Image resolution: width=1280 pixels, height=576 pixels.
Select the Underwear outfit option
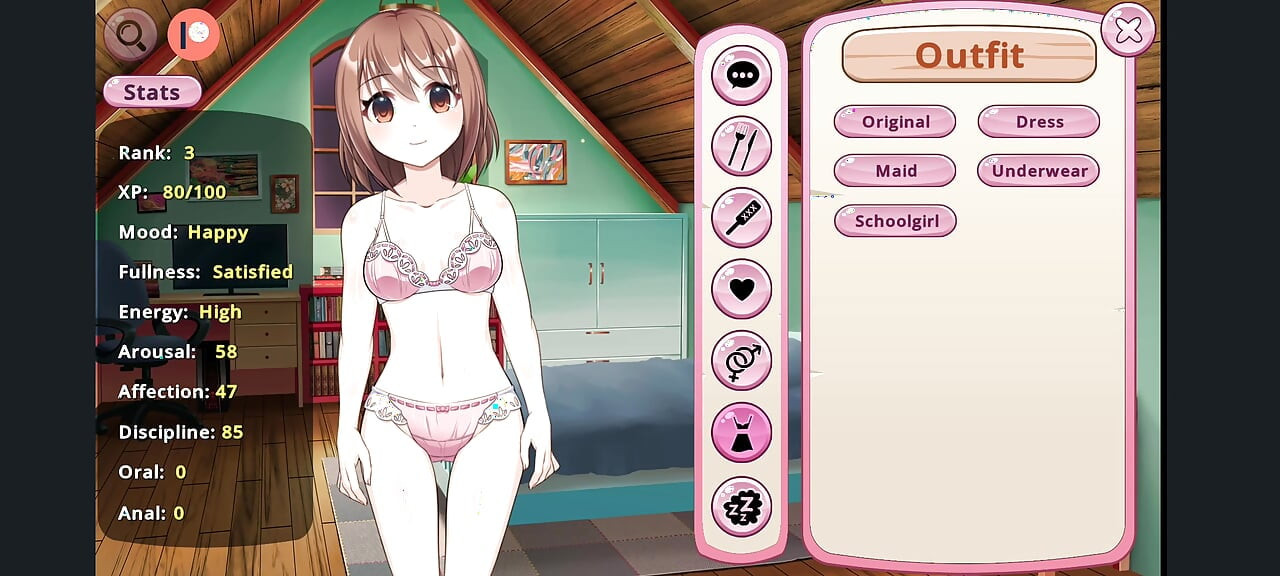coord(1039,170)
